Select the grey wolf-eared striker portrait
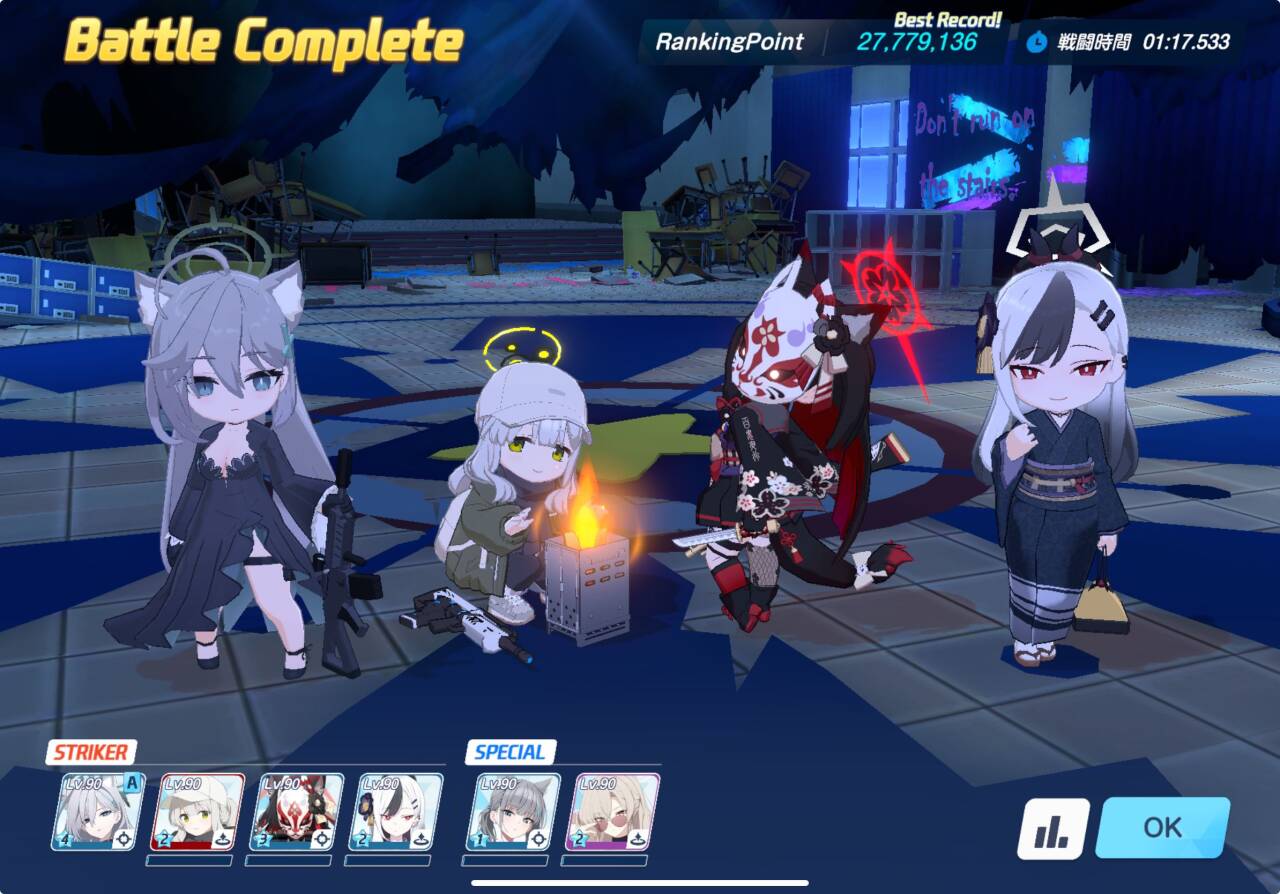Screen dimensions: 1280x894 [98, 812]
